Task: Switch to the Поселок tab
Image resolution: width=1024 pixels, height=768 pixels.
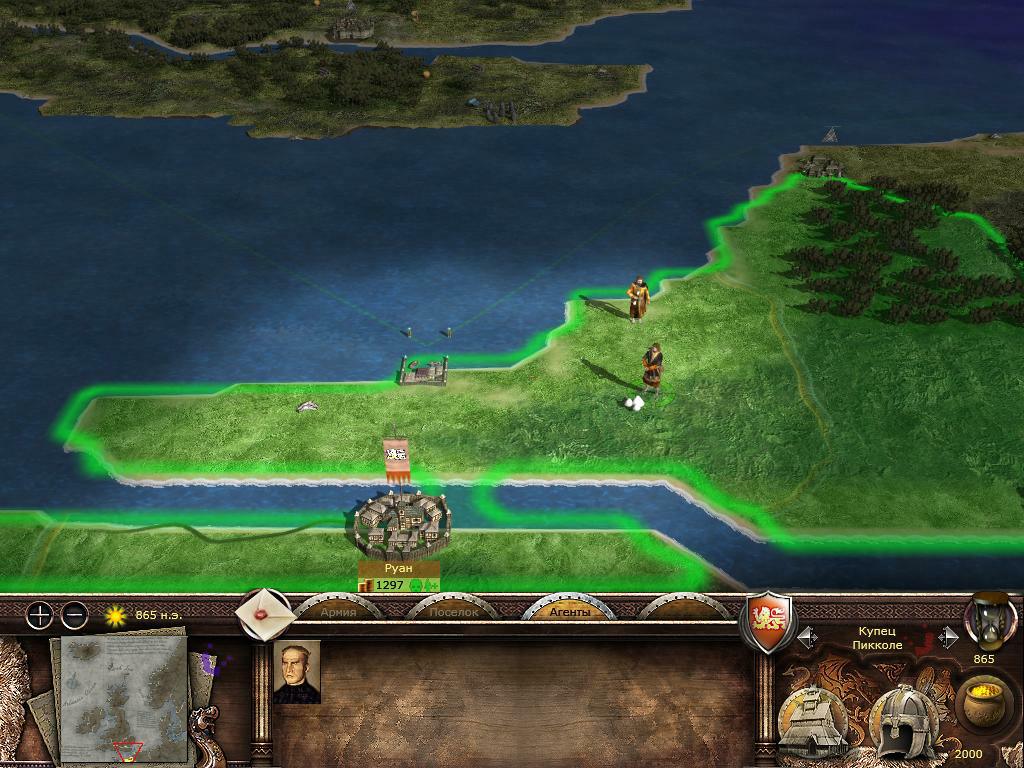Action: [x=453, y=611]
